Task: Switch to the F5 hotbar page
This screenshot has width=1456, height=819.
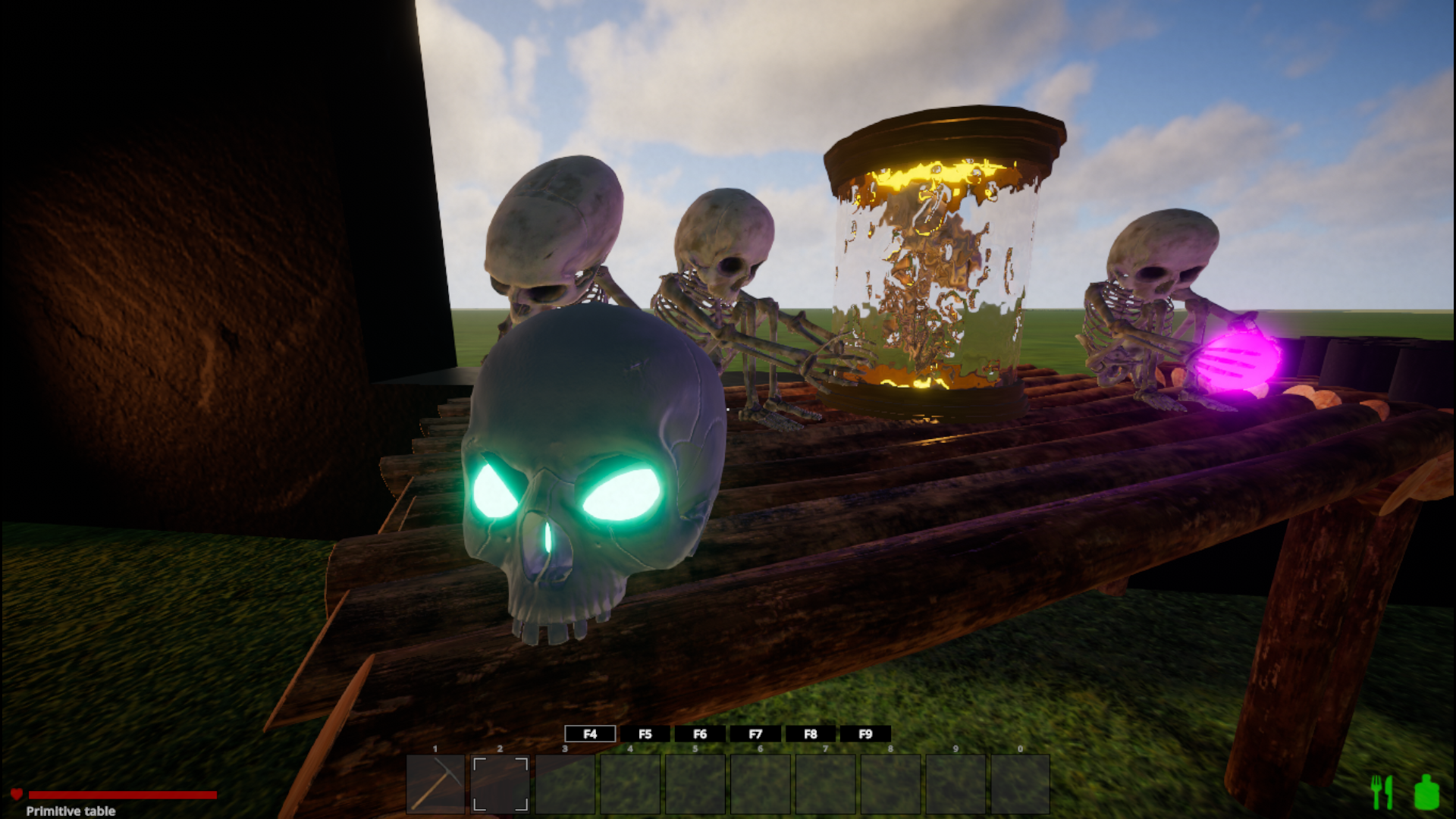Action: point(645,734)
